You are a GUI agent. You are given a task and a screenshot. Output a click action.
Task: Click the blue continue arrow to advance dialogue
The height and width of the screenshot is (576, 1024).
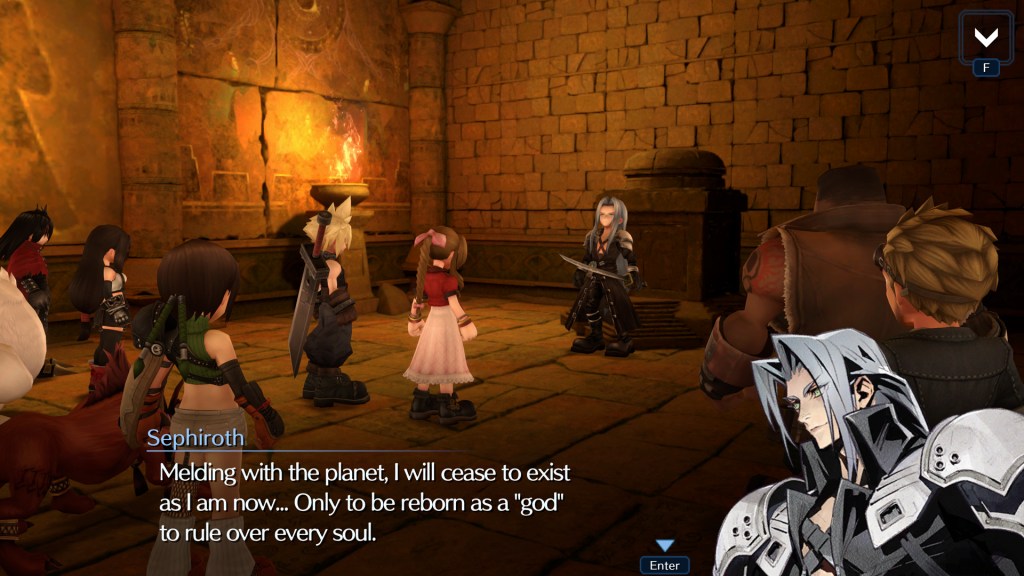click(x=664, y=546)
